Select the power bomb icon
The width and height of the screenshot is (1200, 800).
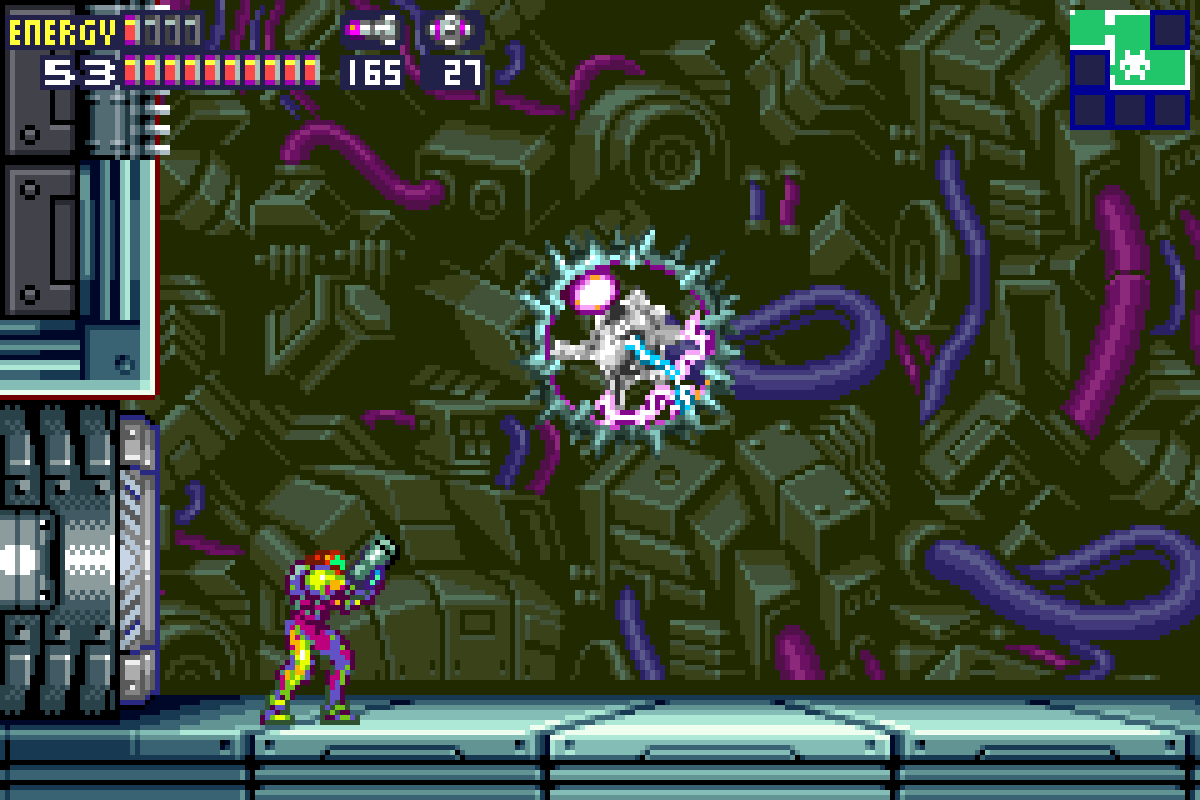click(x=452, y=31)
